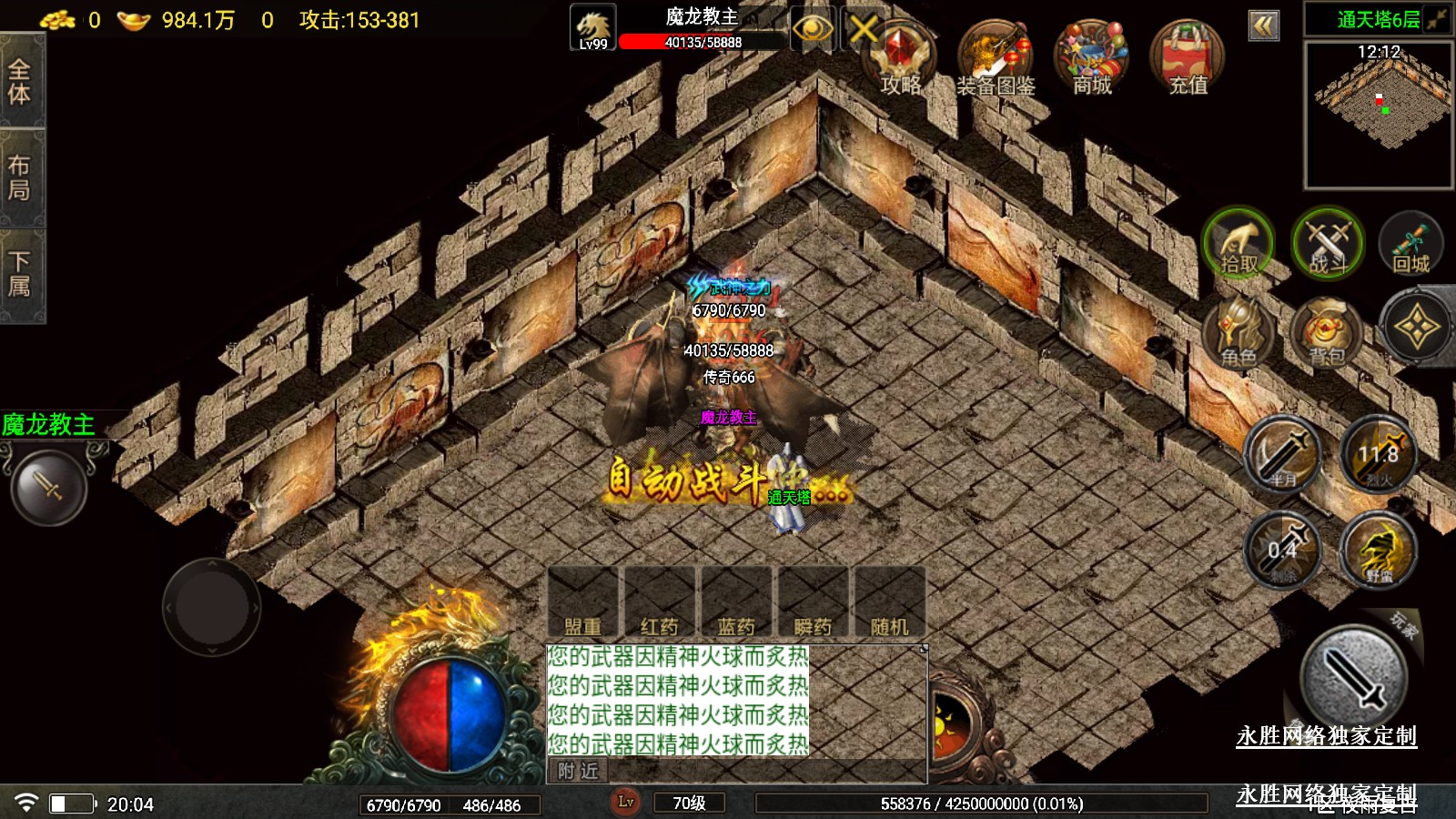Activate the 野蛮 charge skill
This screenshot has height=819, width=1456.
[1379, 551]
